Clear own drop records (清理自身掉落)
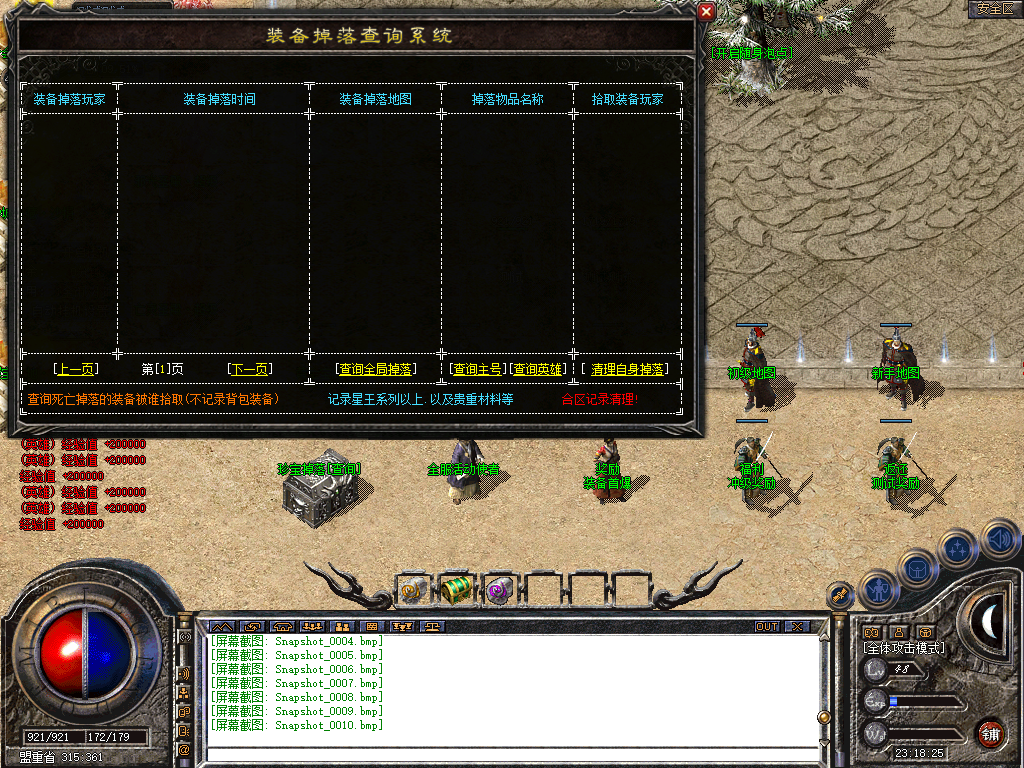The width and height of the screenshot is (1024, 768). (x=627, y=369)
